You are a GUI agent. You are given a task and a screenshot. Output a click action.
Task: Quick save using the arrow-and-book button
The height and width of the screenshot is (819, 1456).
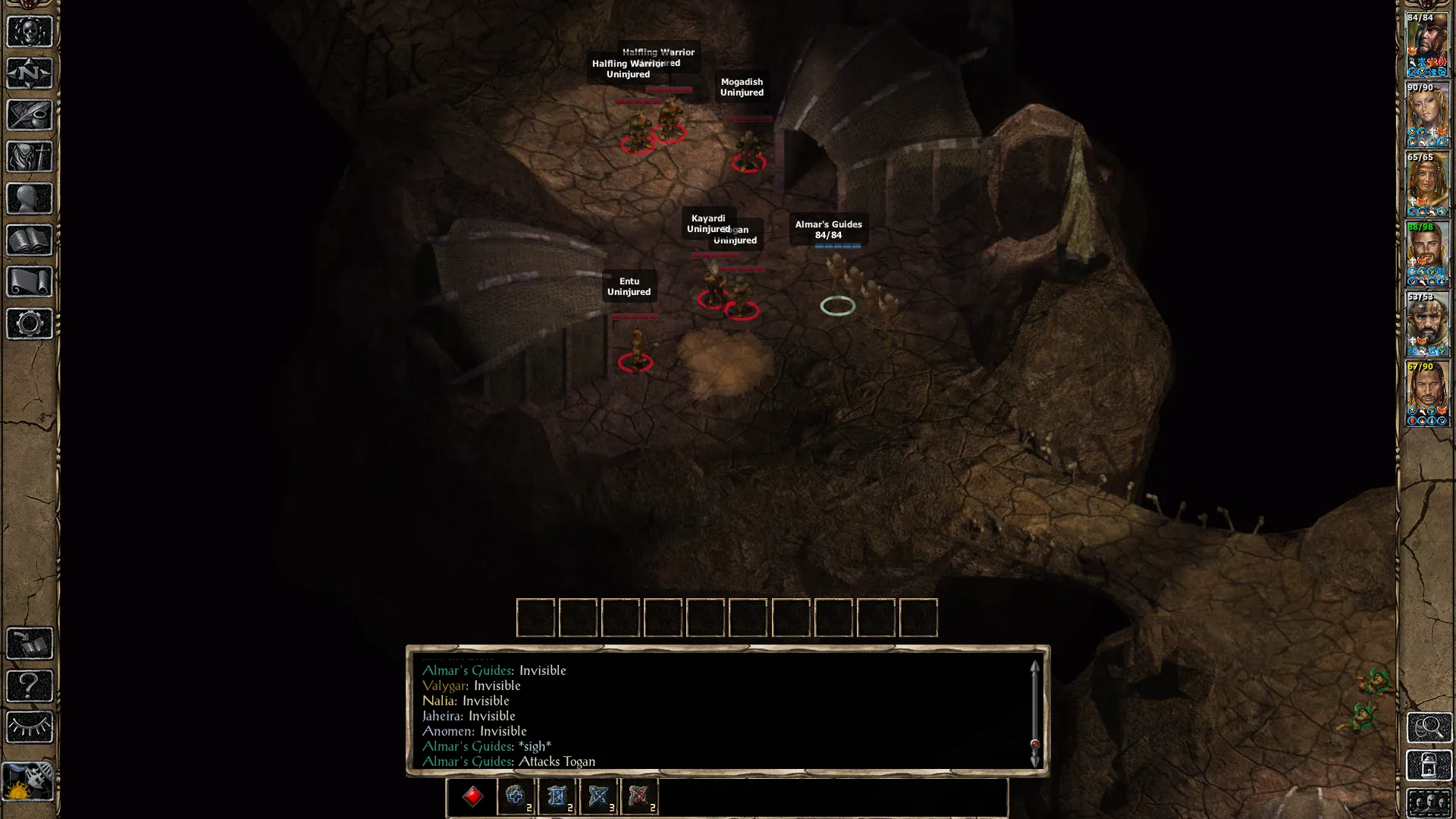pos(30,644)
